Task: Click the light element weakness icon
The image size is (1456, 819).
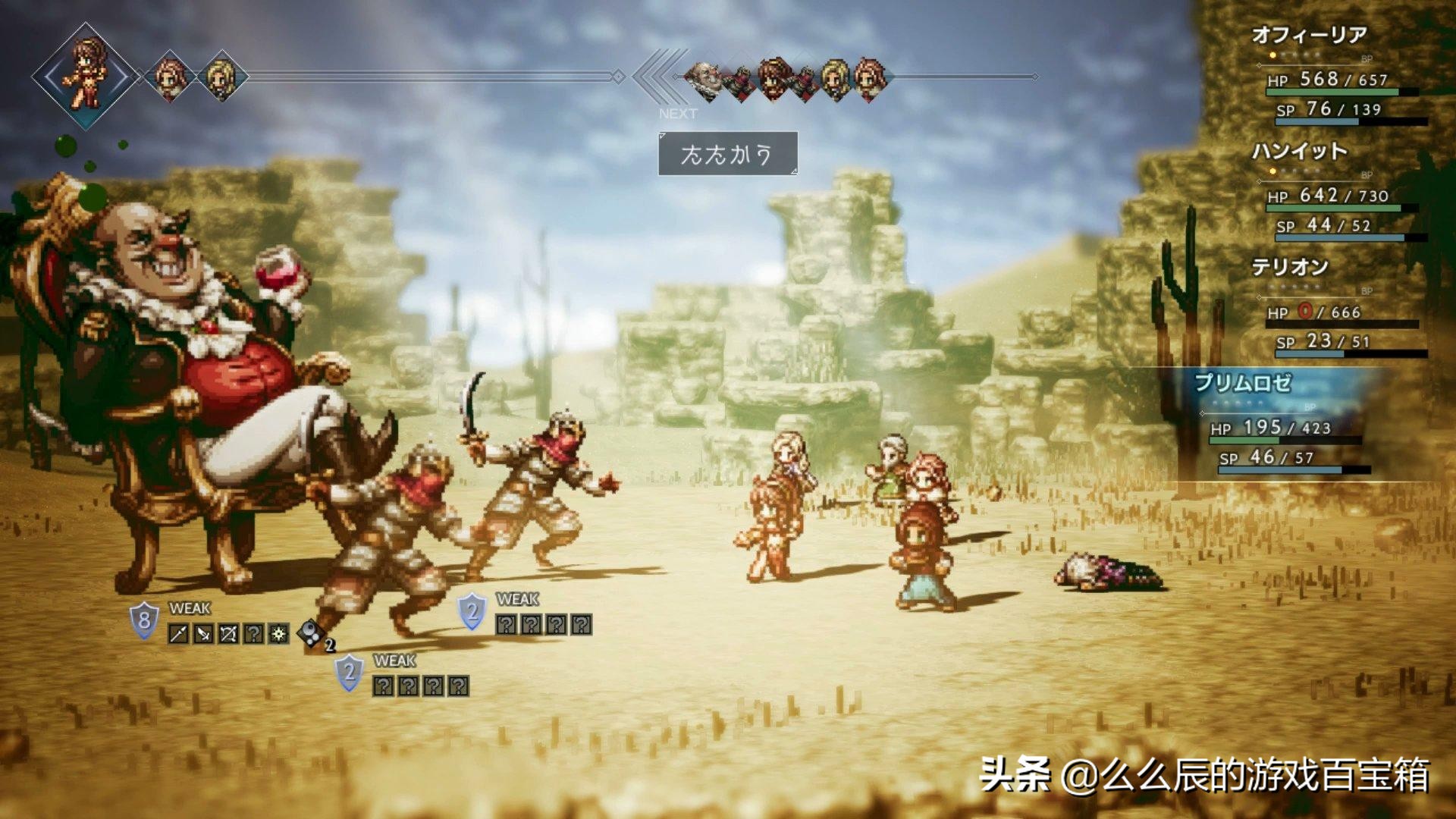Action: click(x=279, y=634)
